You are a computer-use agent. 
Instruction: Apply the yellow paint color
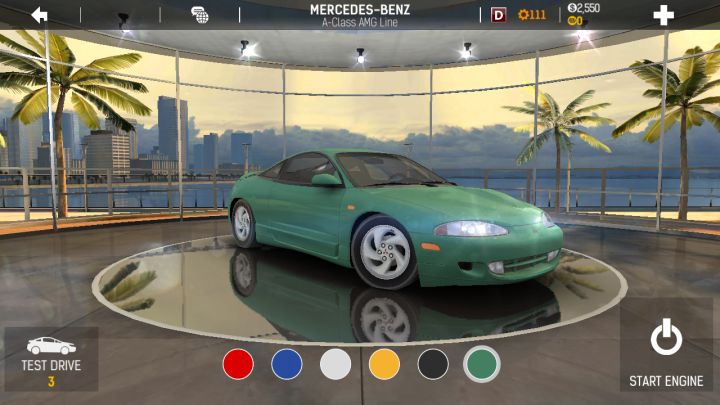(384, 364)
